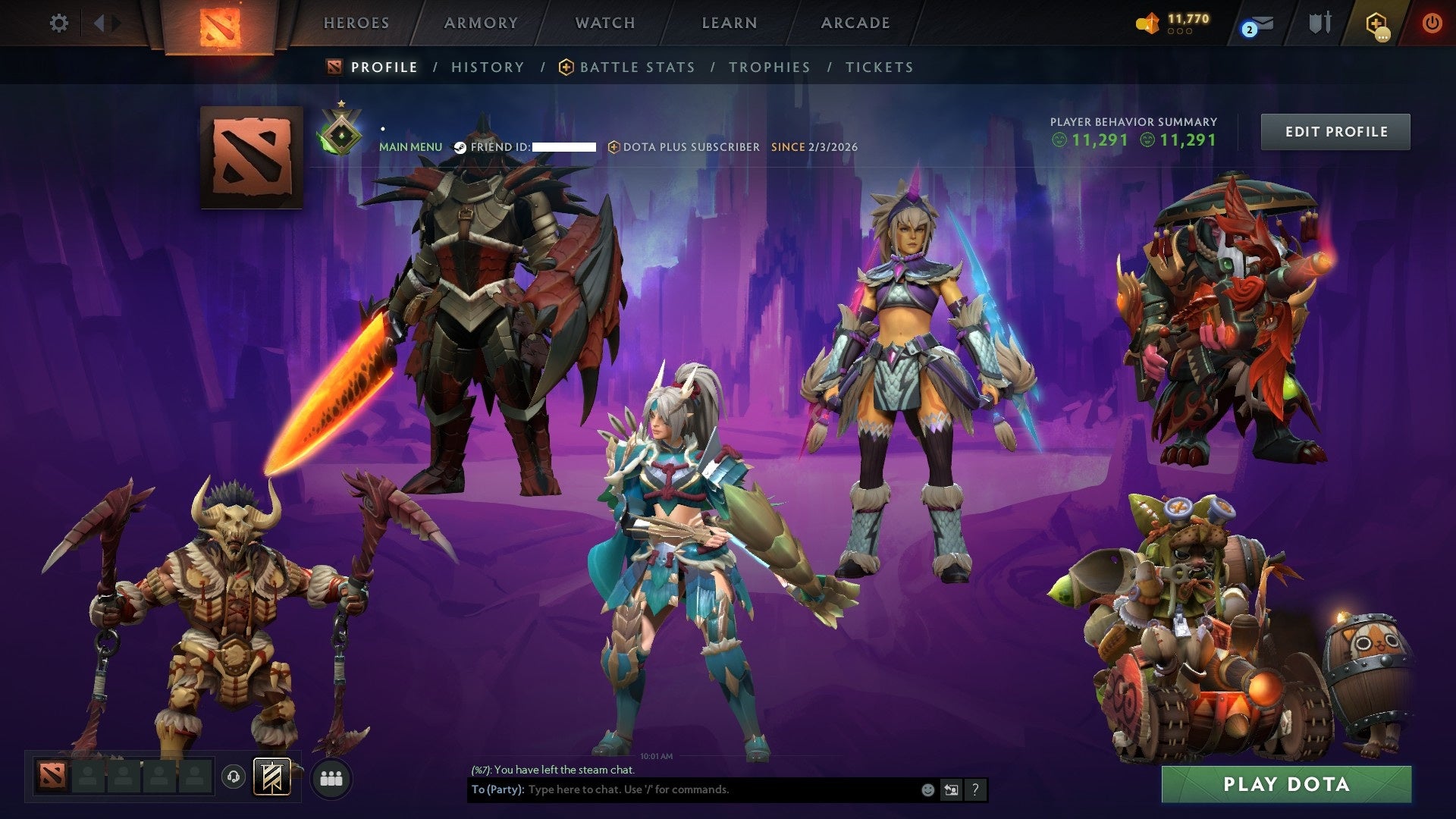Click the power/exit icon top right
This screenshot has height=819, width=1456.
(x=1433, y=23)
